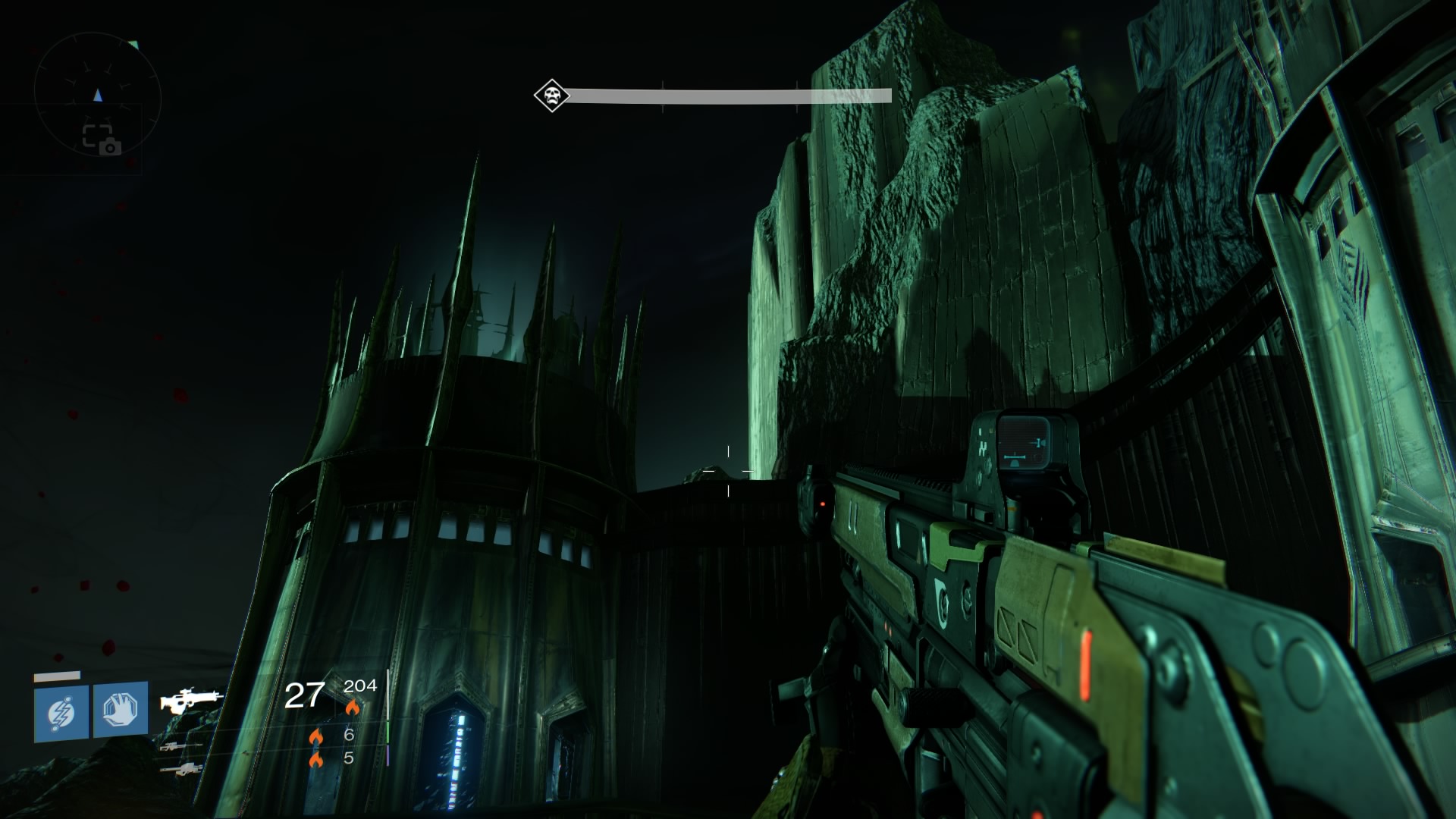Click the boss skull diamond marker

click(551, 96)
